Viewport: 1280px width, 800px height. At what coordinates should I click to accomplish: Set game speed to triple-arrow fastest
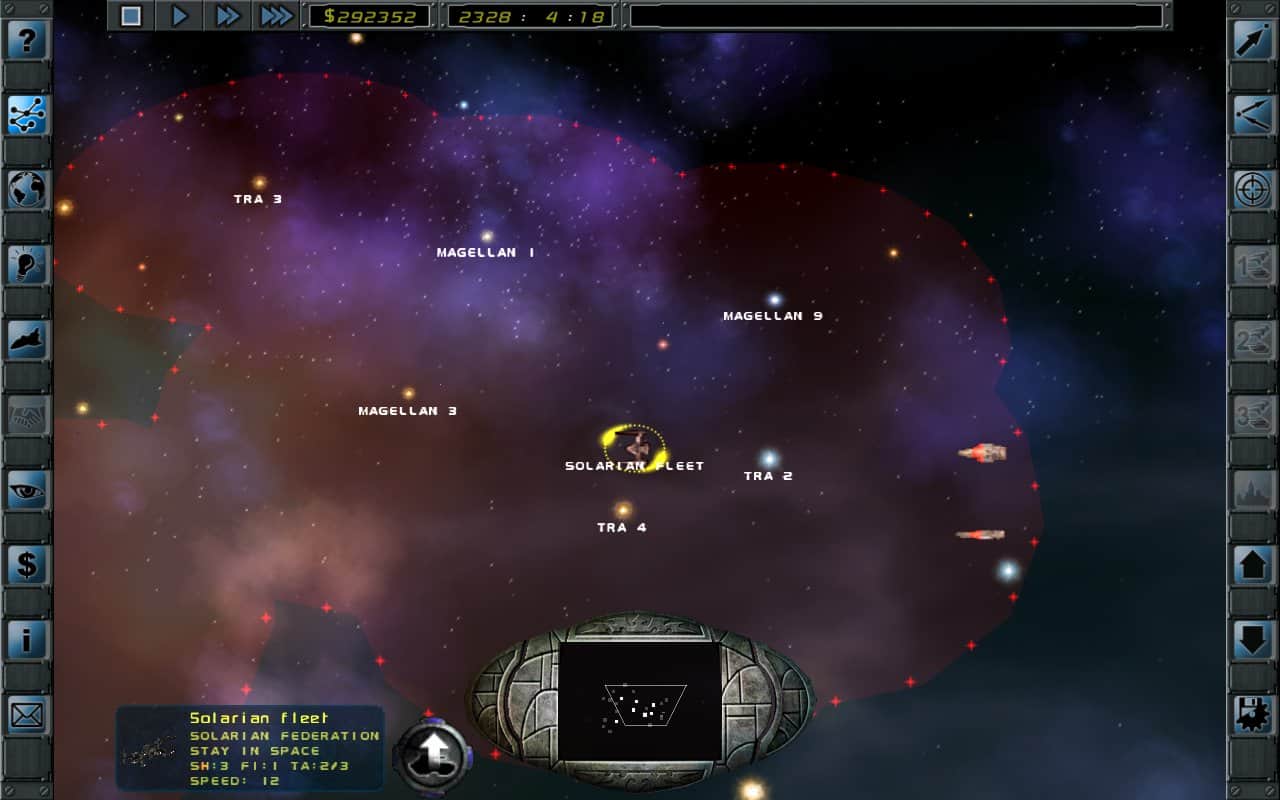pyautogui.click(x=276, y=15)
